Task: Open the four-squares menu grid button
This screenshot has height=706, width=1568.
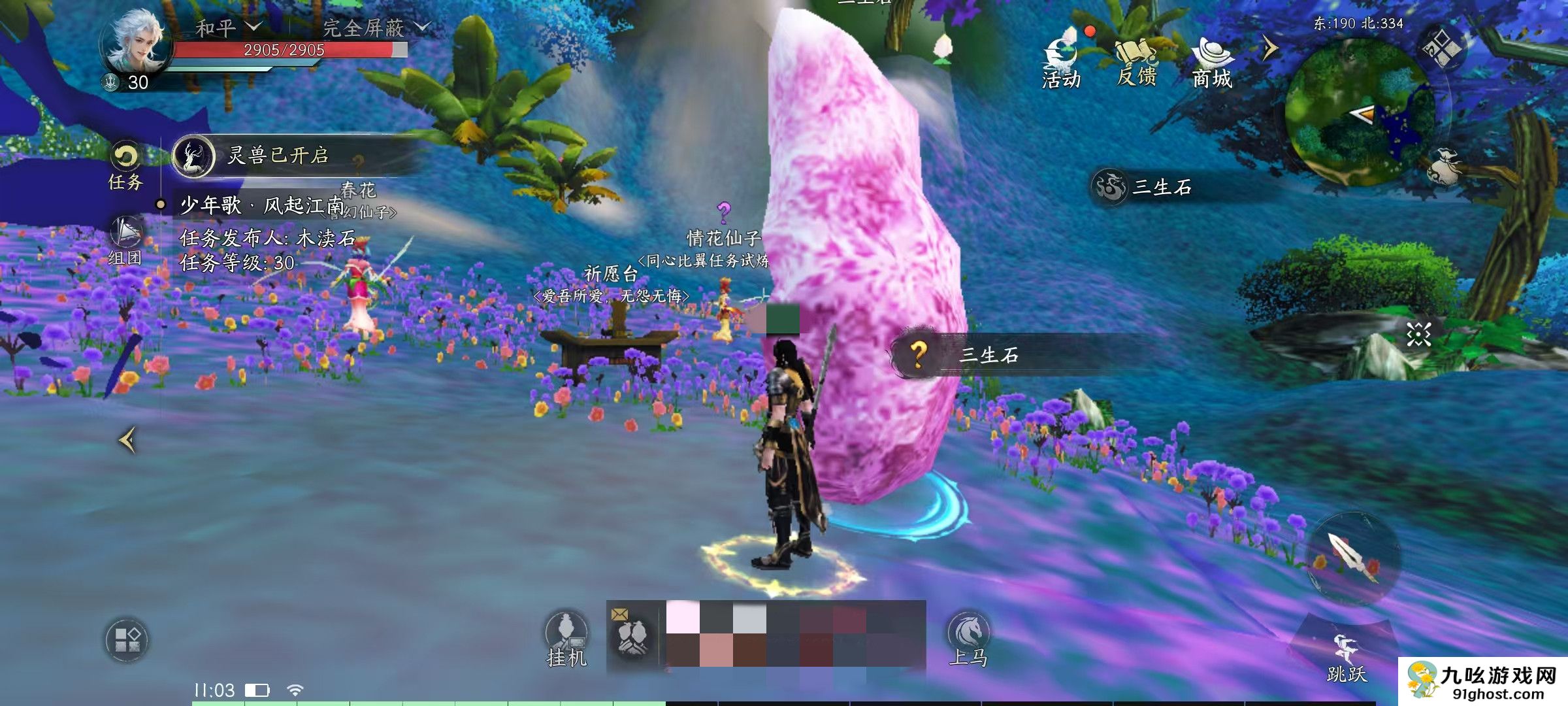Action: 127,639
